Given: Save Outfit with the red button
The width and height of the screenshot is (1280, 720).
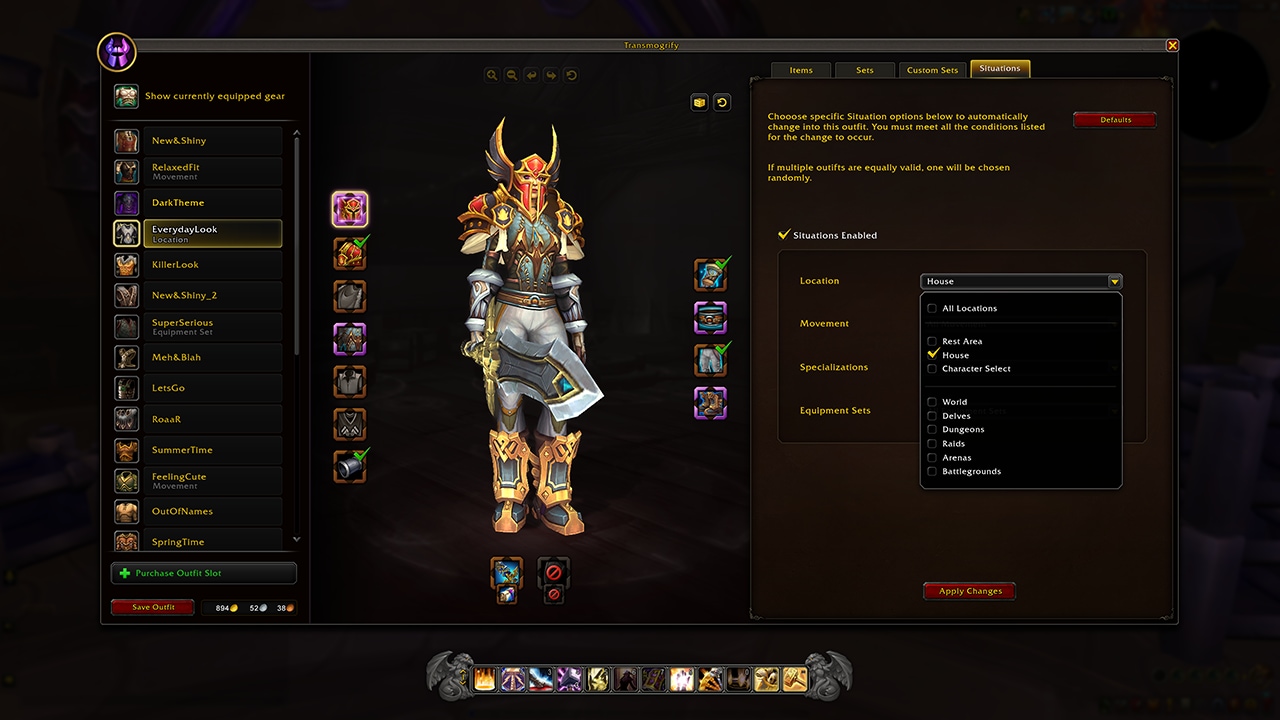Looking at the screenshot, I should pyautogui.click(x=153, y=607).
